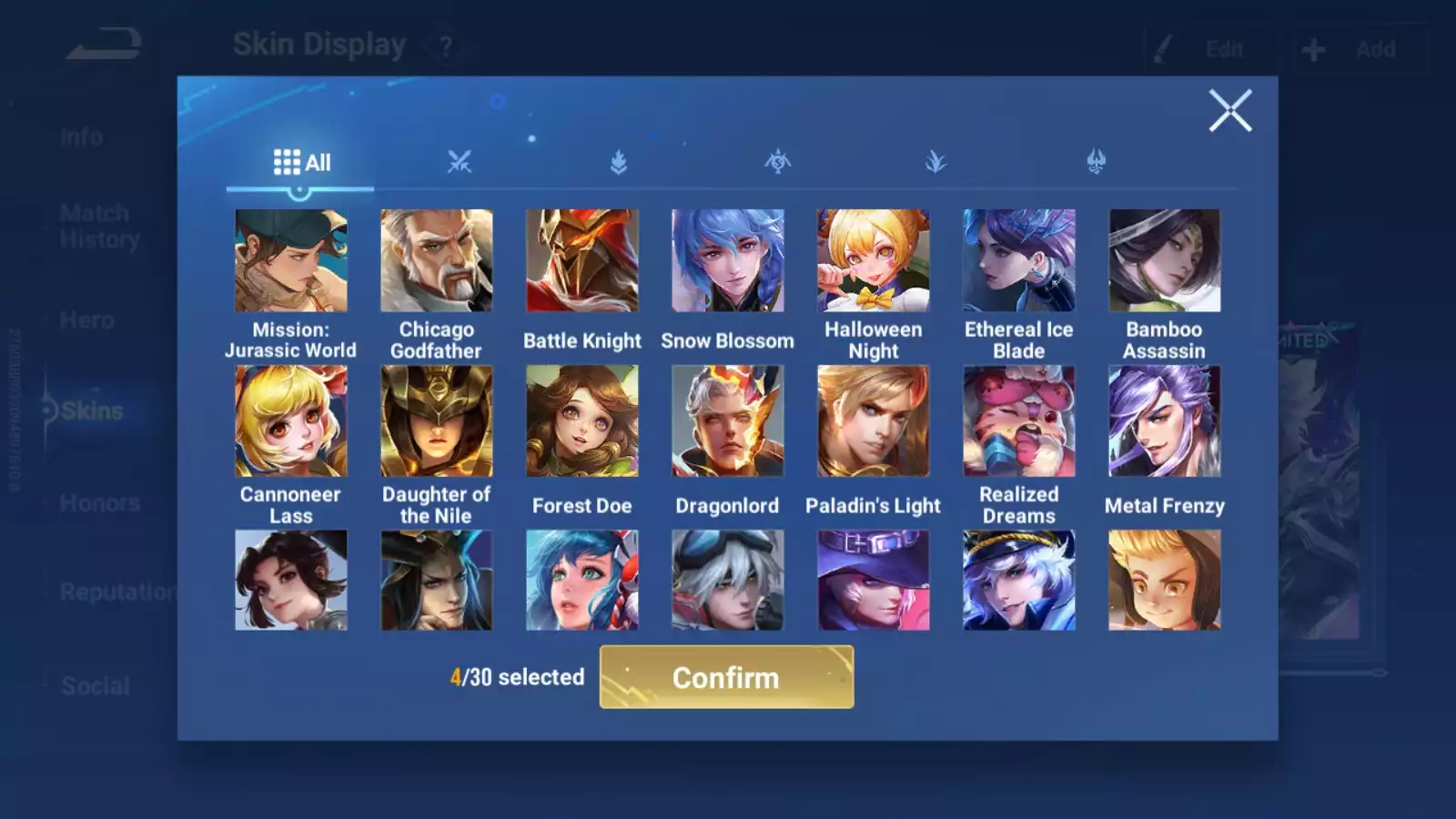1456x819 pixels.
Task: Close the skin selection popup
Action: pos(1230,111)
